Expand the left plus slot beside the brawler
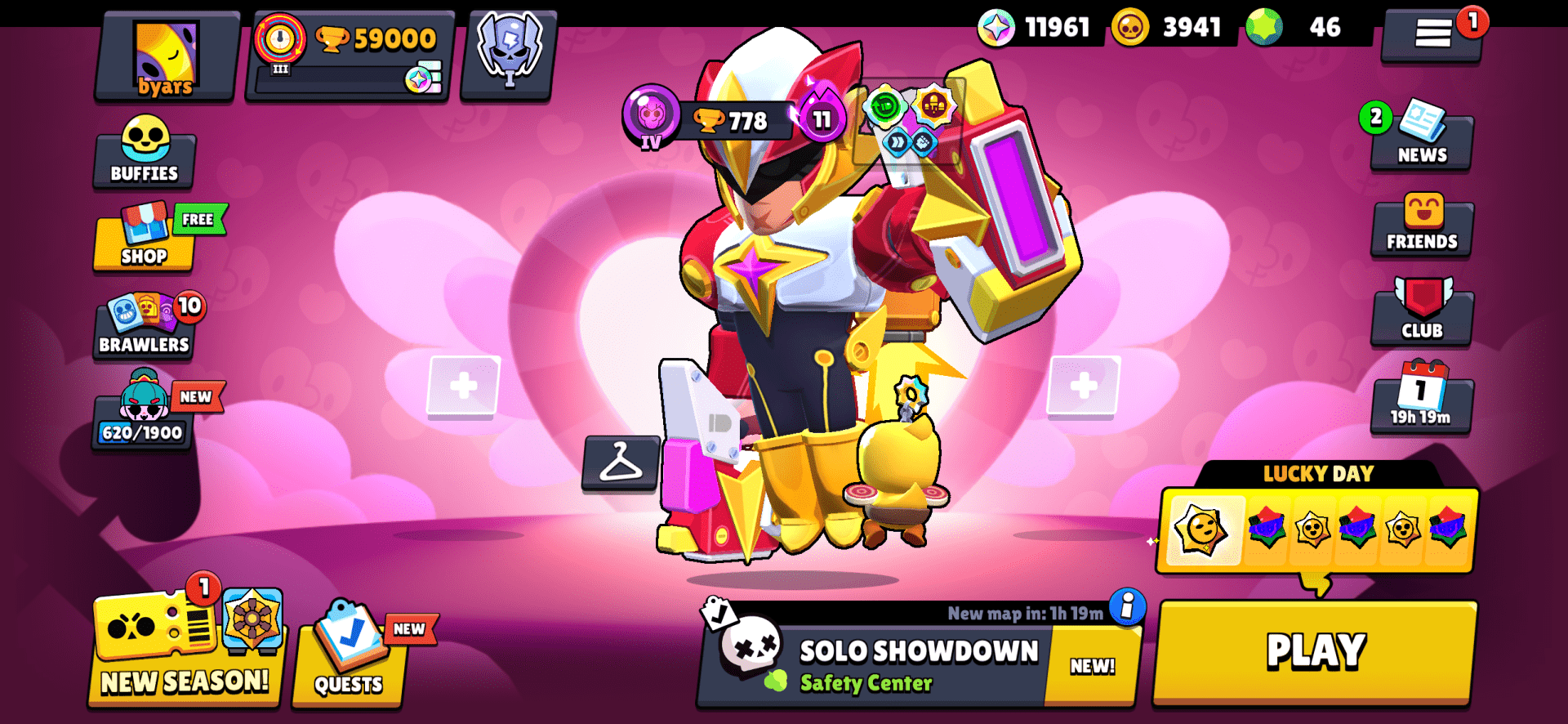1568x724 pixels. [463, 384]
